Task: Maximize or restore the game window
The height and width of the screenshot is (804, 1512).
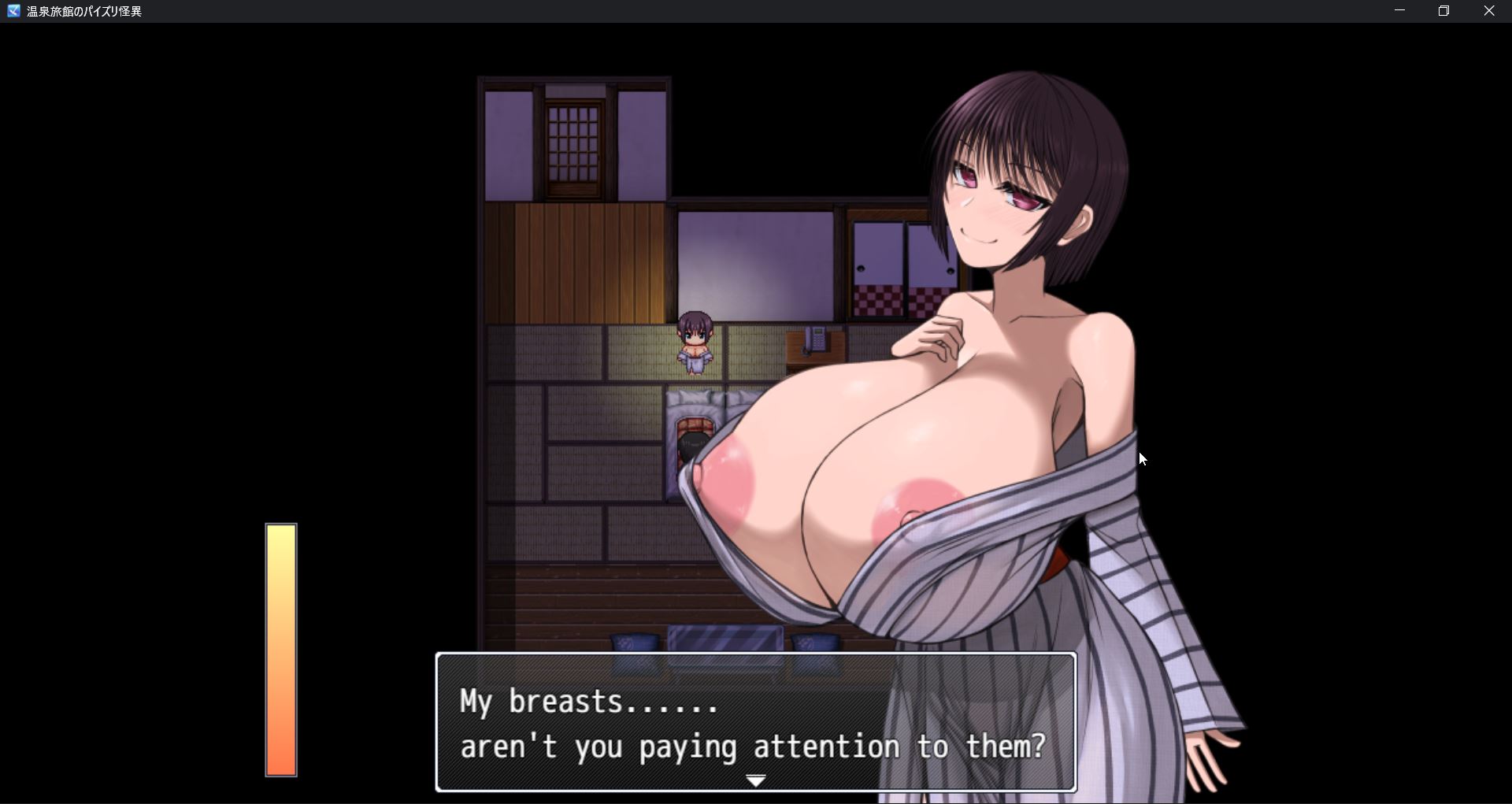Action: point(1443,11)
